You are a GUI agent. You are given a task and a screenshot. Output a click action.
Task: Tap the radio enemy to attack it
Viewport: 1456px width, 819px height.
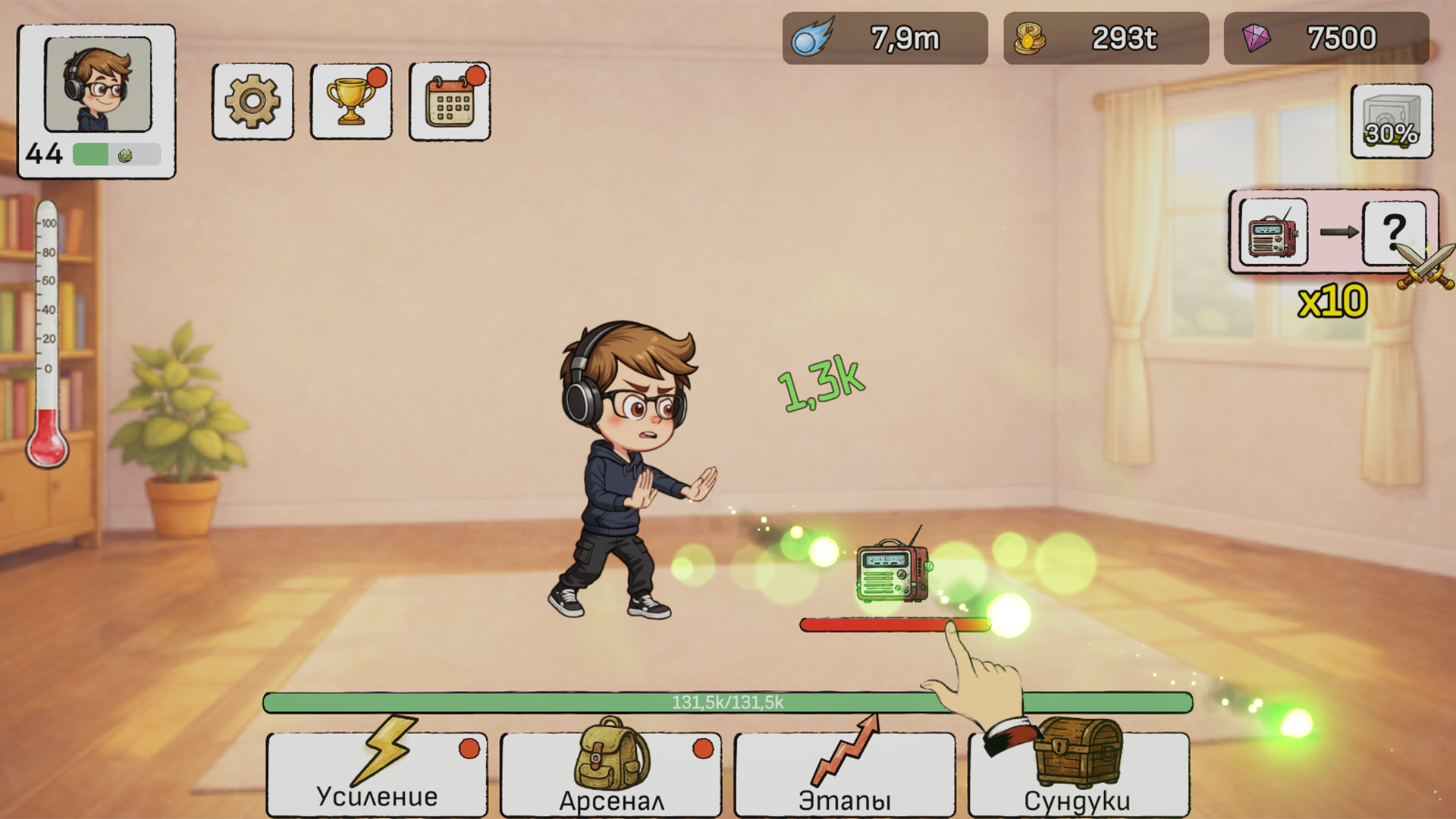point(893,573)
